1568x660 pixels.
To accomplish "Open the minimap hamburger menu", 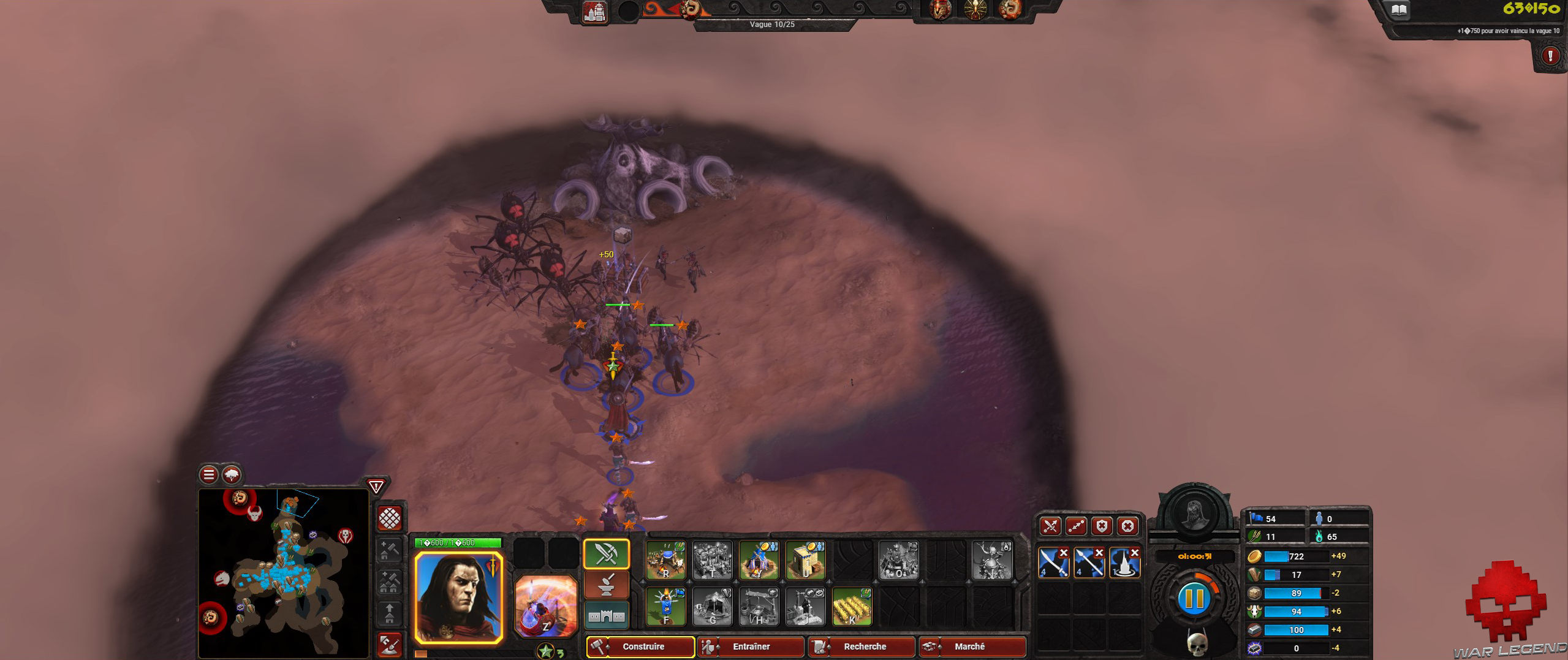I will point(208,474).
